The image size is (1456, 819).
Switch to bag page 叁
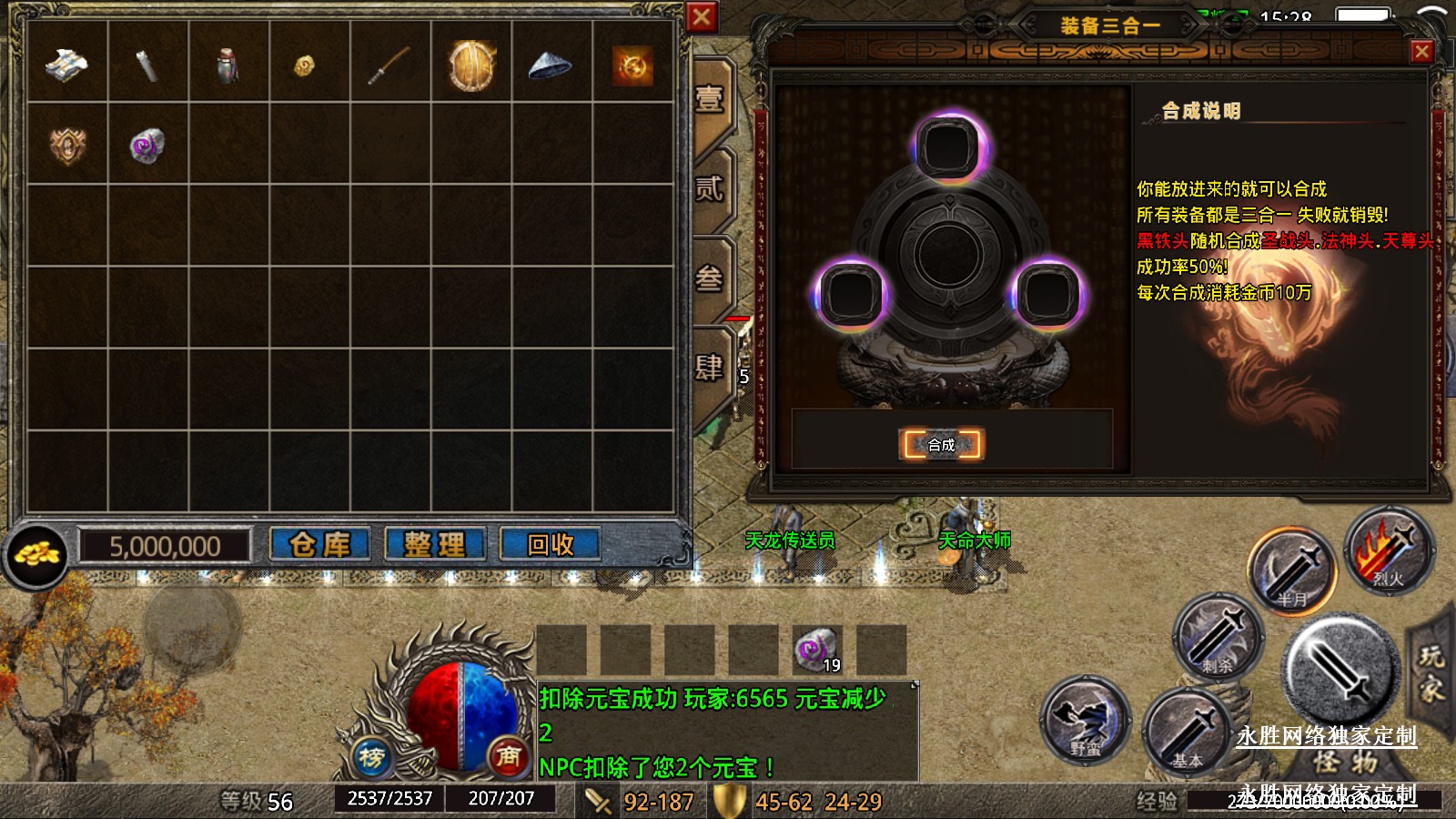(711, 278)
